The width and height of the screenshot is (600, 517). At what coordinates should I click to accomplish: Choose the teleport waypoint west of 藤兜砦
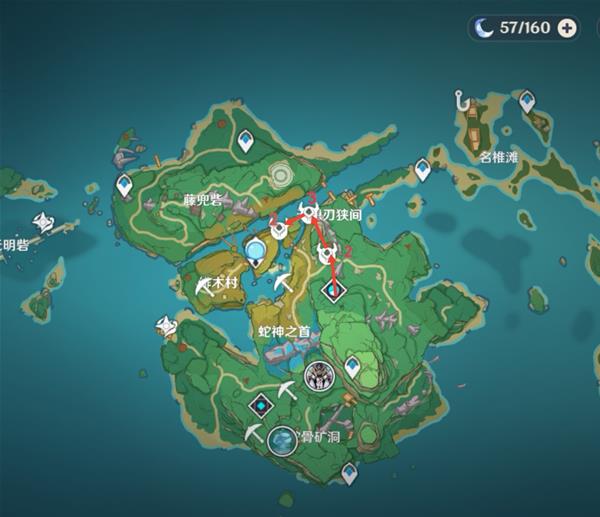point(125,185)
